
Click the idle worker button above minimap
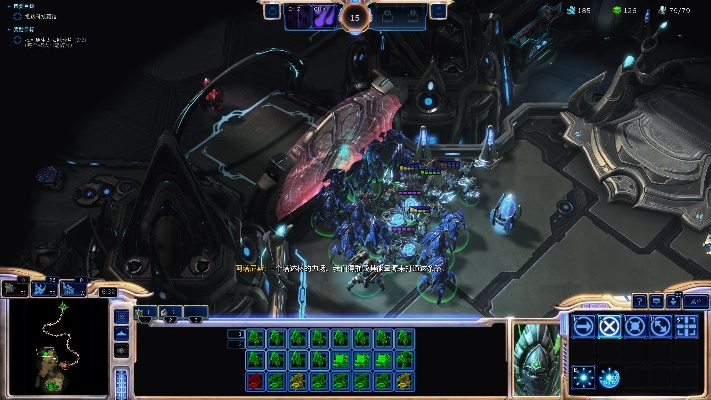(15, 288)
